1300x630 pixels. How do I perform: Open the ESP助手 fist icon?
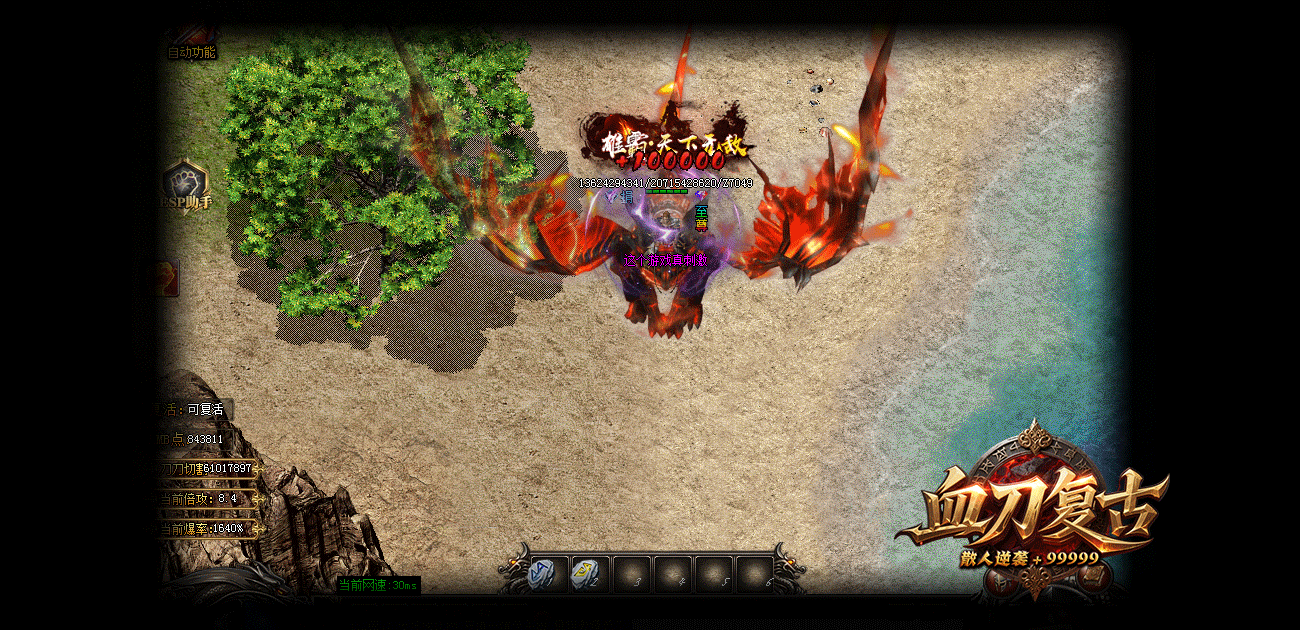pyautogui.click(x=186, y=184)
